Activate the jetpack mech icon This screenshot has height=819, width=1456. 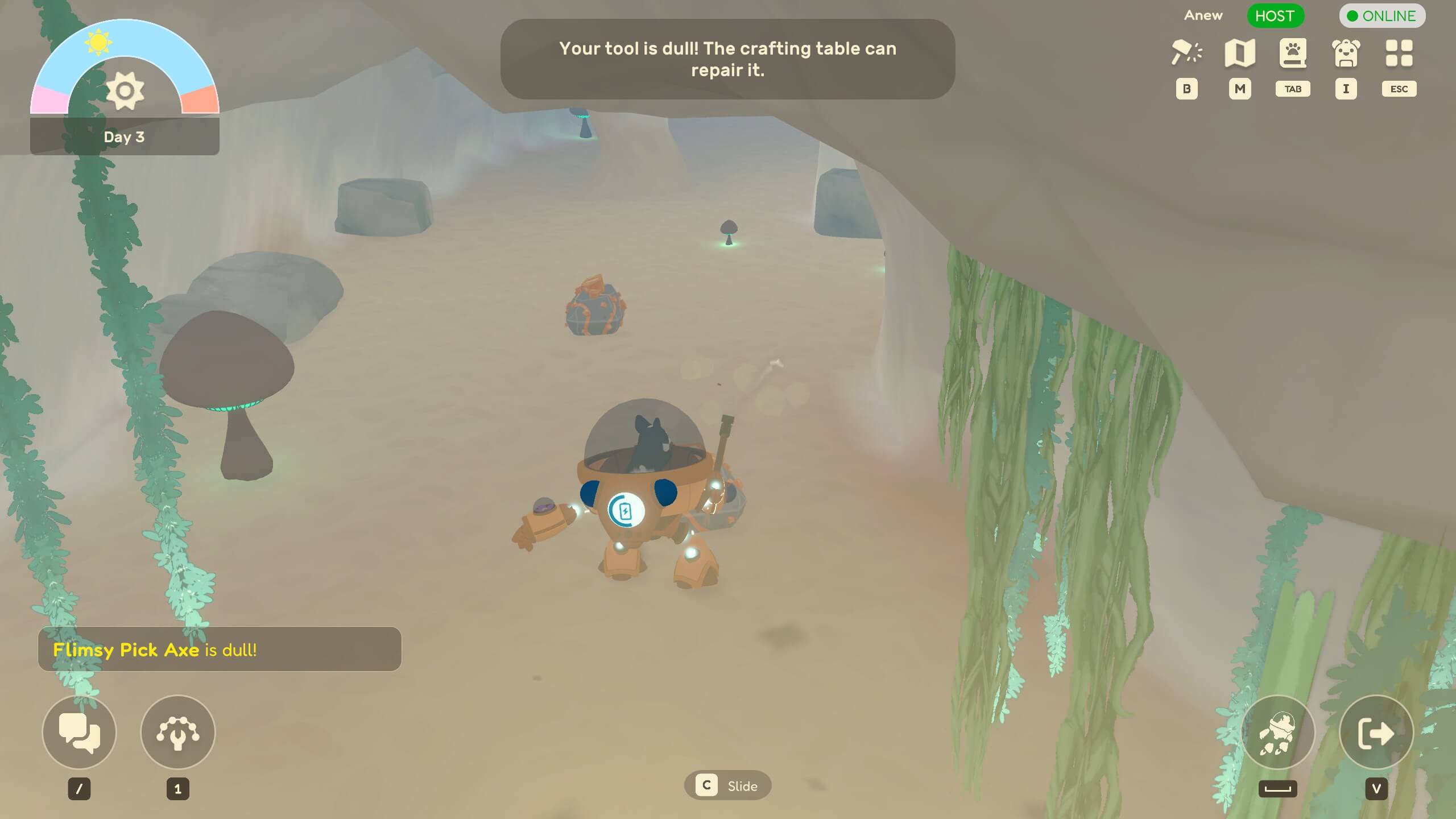click(1278, 733)
